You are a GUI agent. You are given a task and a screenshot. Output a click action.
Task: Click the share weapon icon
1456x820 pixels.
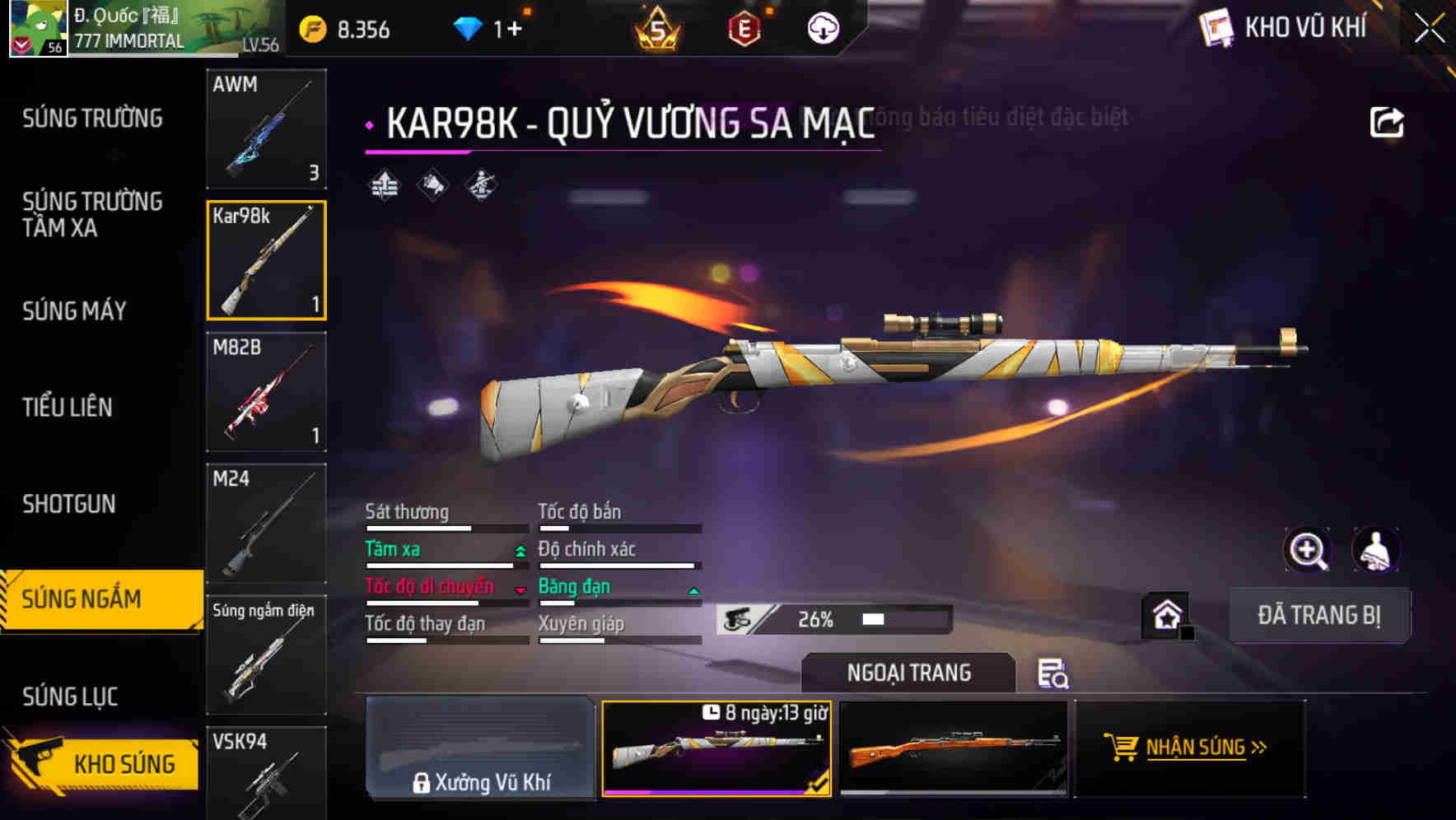(x=1386, y=120)
